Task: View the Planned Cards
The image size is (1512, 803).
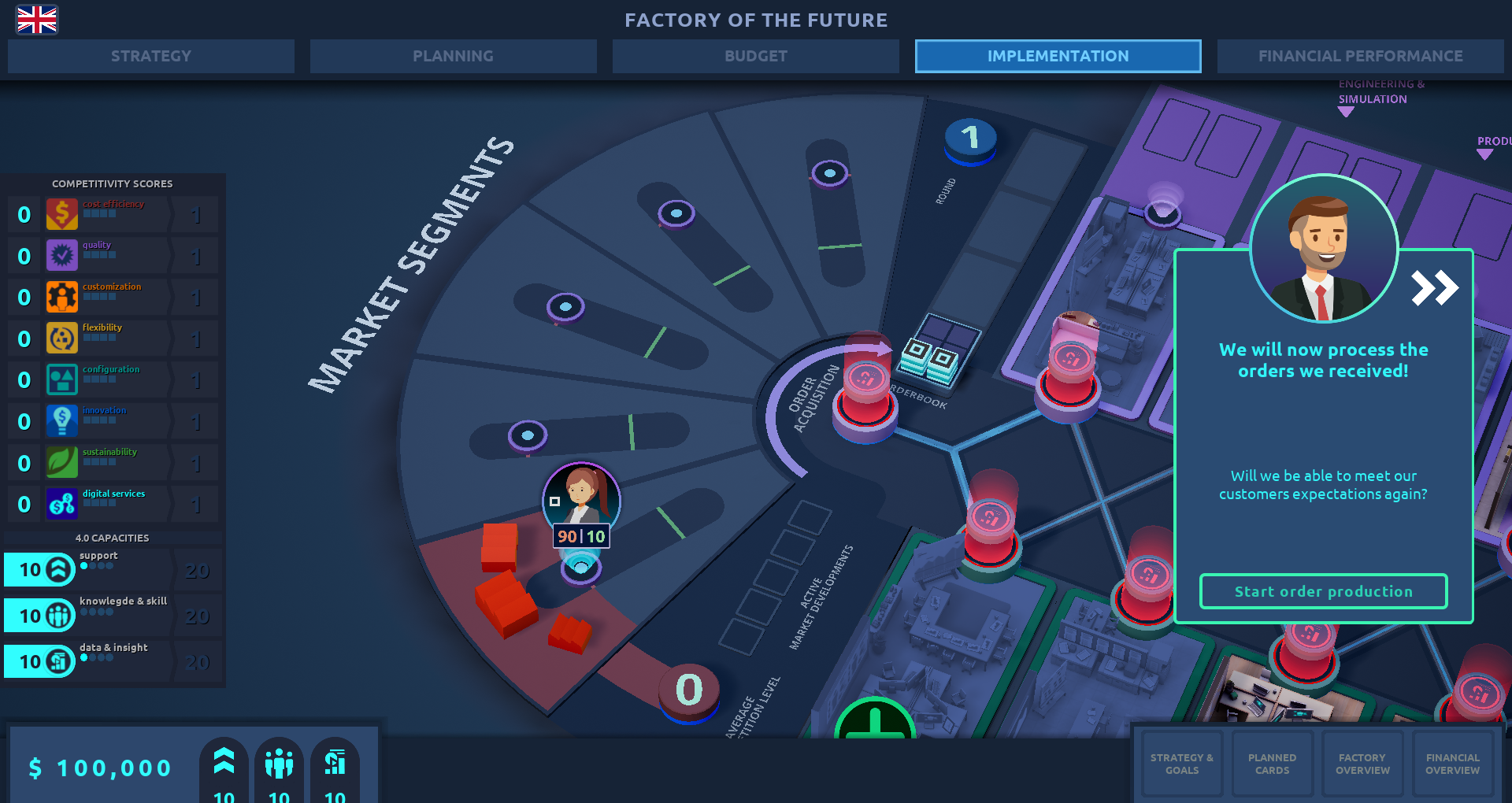Action: pos(1272,764)
